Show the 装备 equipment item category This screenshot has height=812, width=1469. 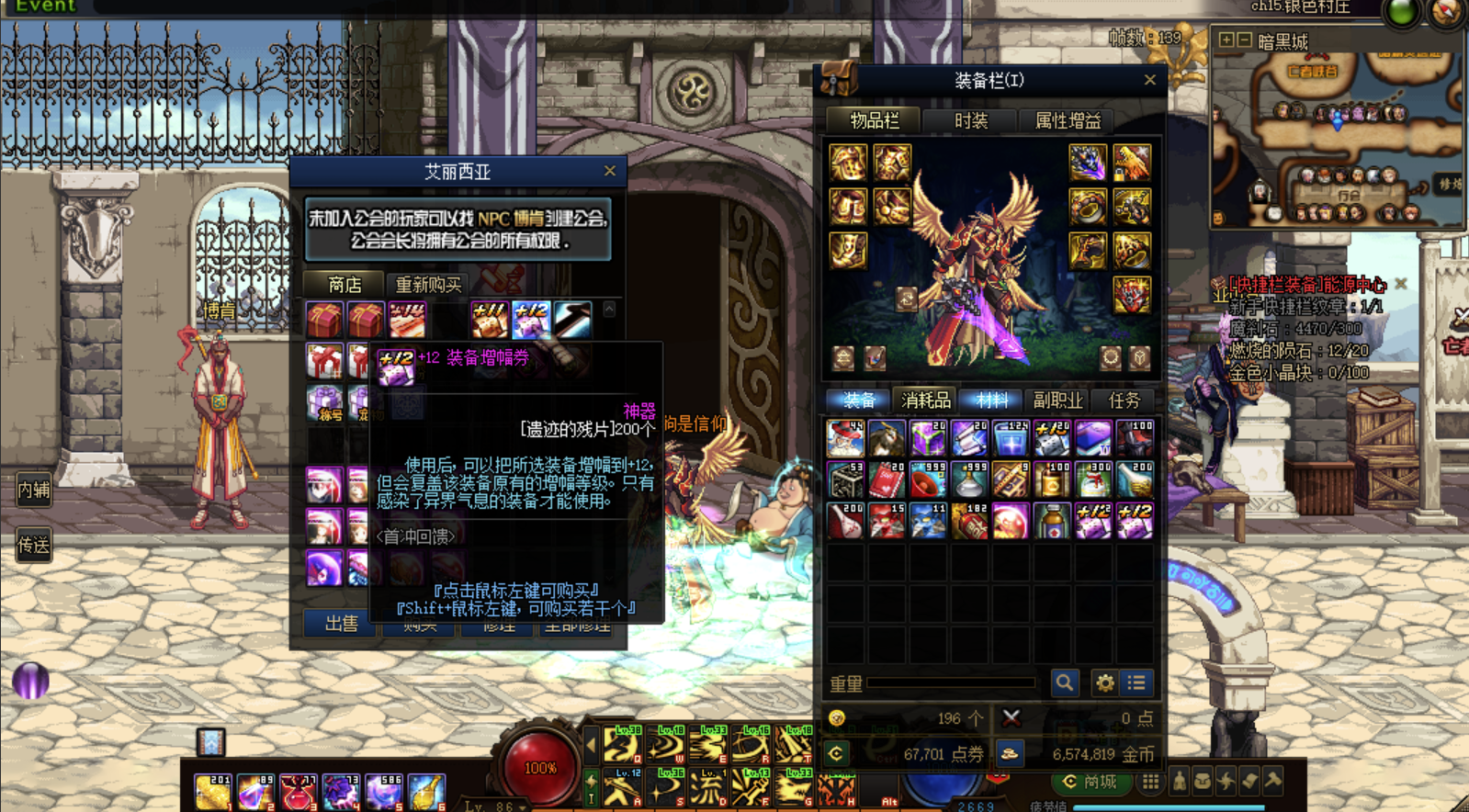pyautogui.click(x=859, y=400)
